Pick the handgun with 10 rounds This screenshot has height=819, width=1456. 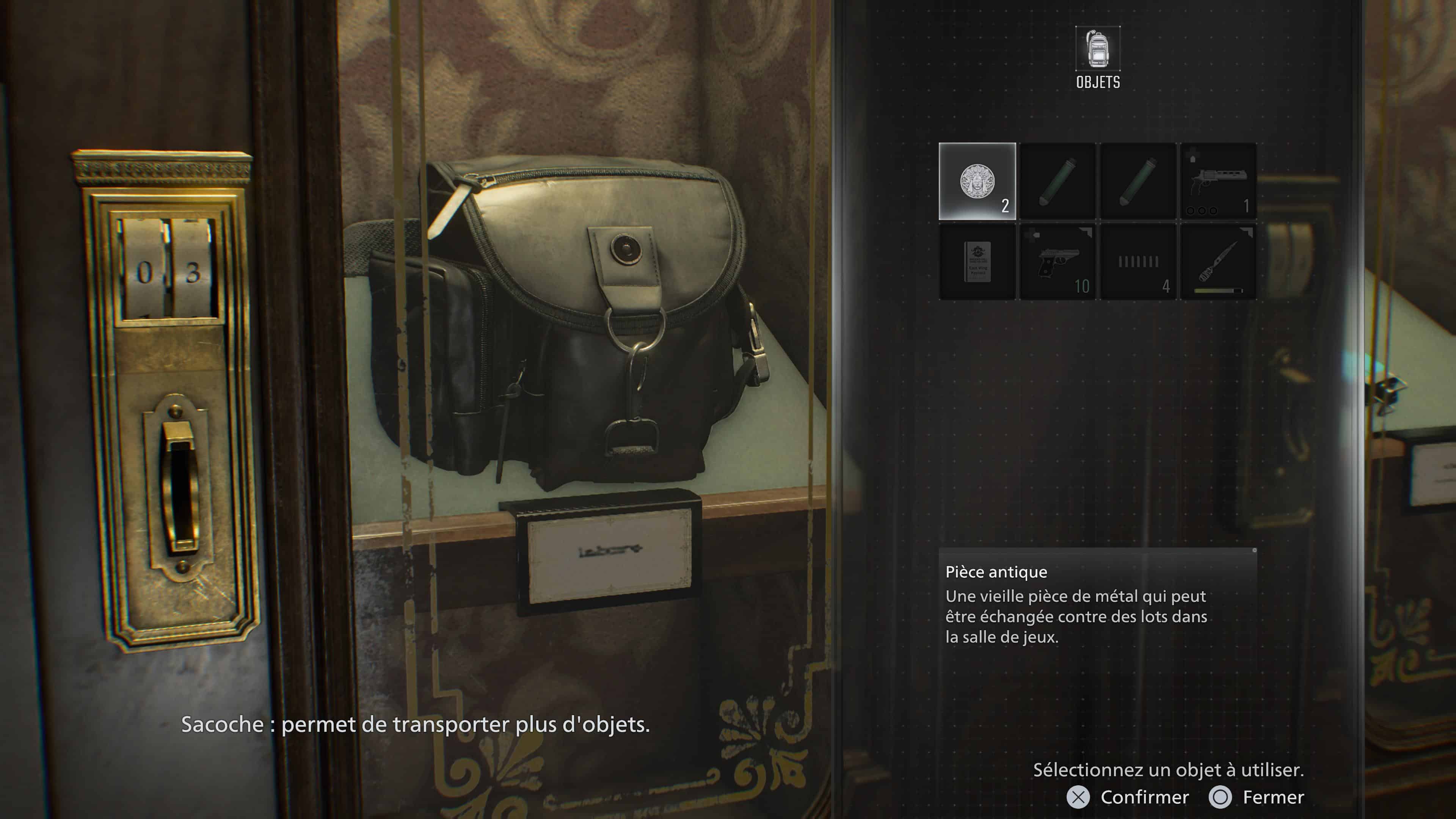(x=1057, y=262)
